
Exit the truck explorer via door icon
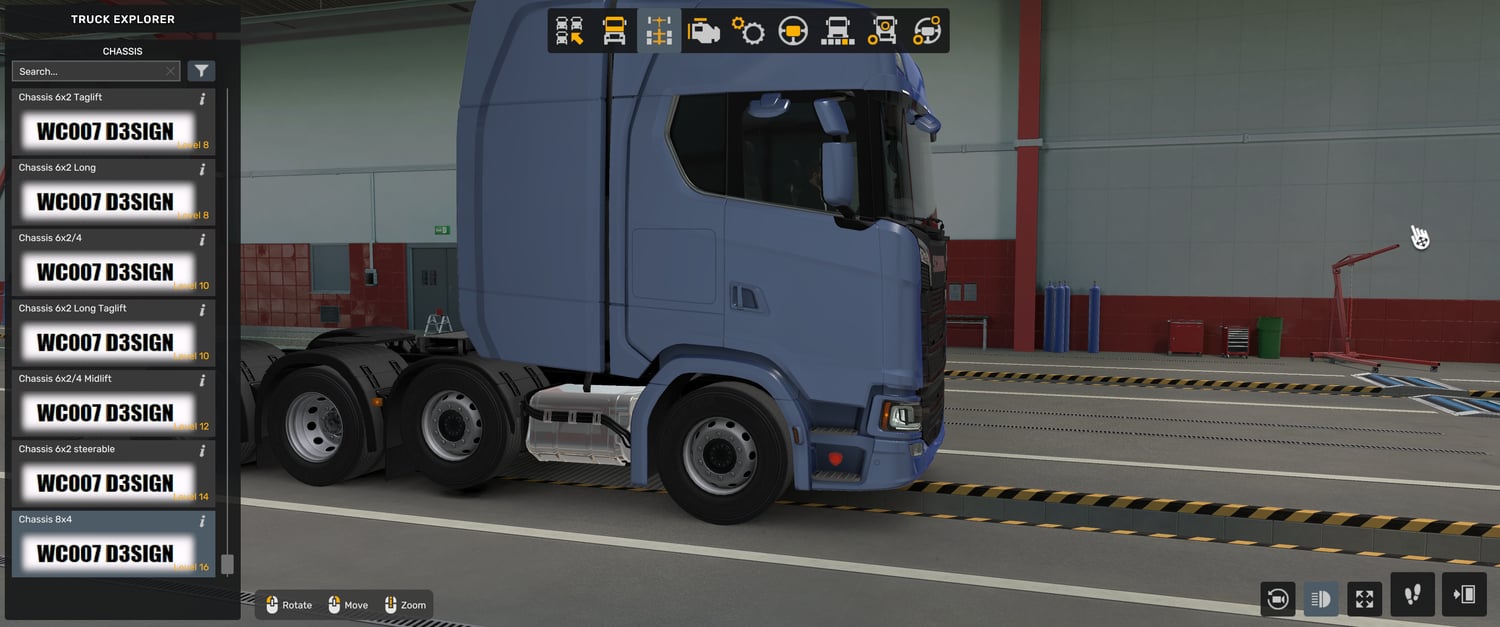1464,595
